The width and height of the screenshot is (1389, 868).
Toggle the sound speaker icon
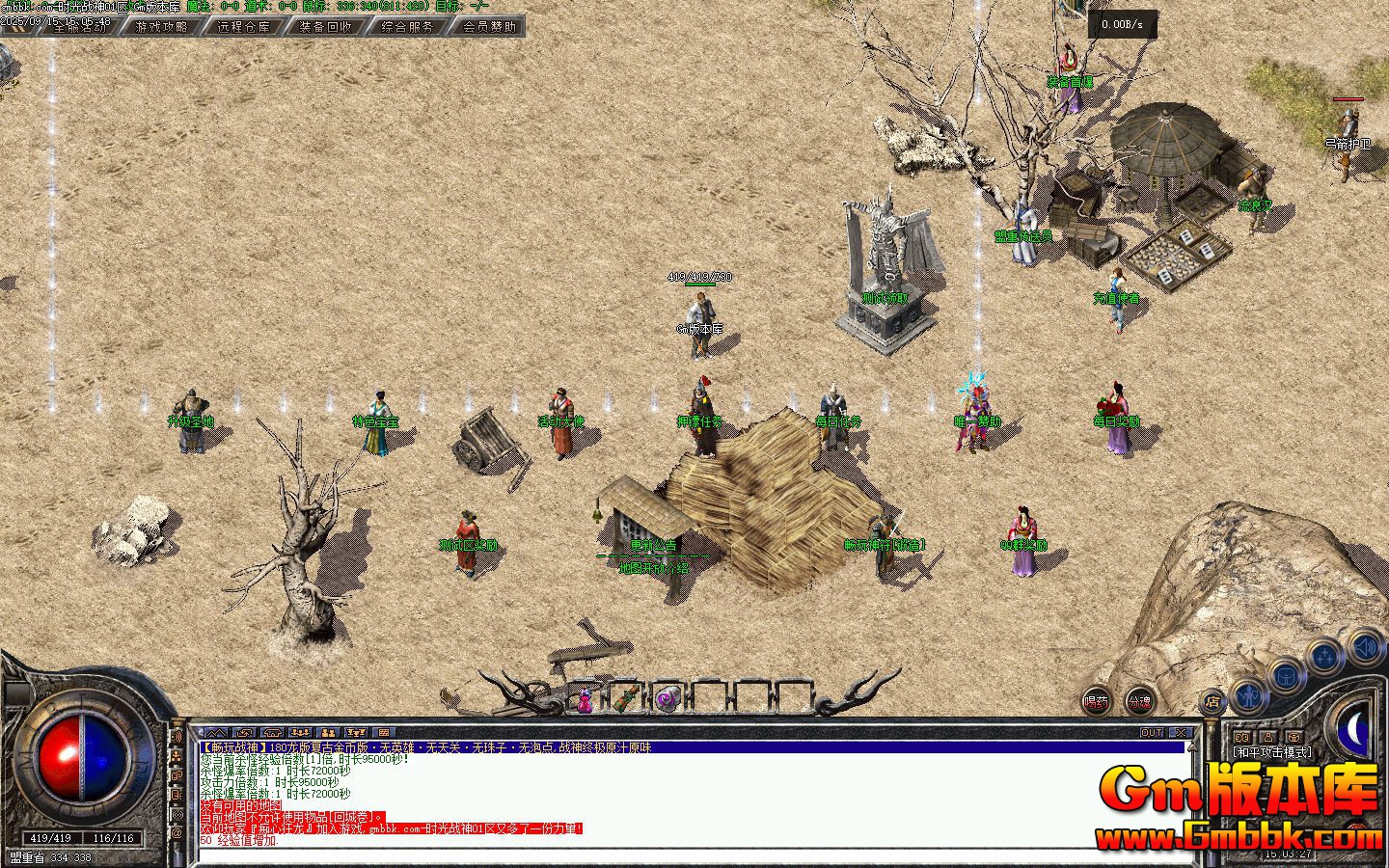pos(1366,645)
